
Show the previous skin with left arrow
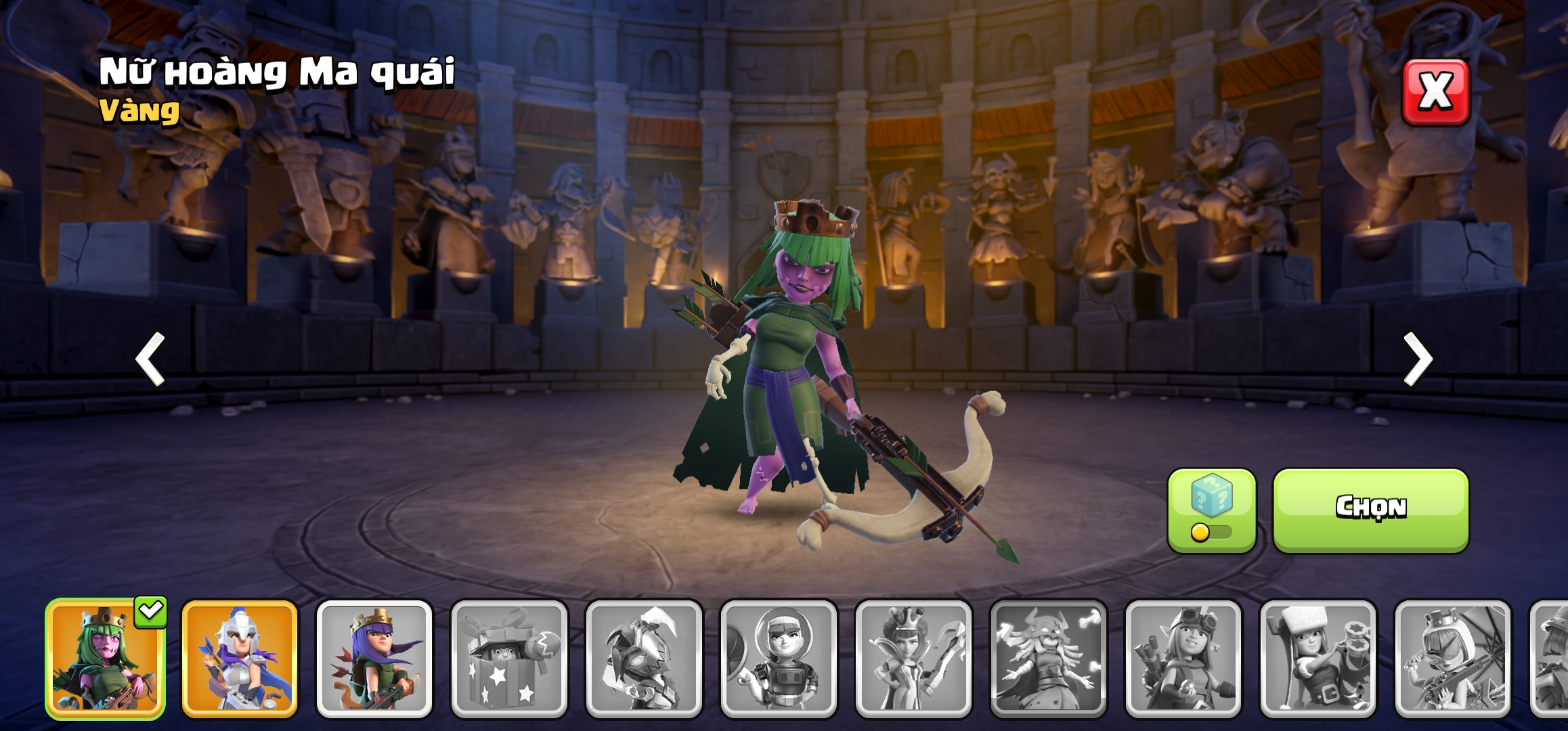[x=150, y=359]
